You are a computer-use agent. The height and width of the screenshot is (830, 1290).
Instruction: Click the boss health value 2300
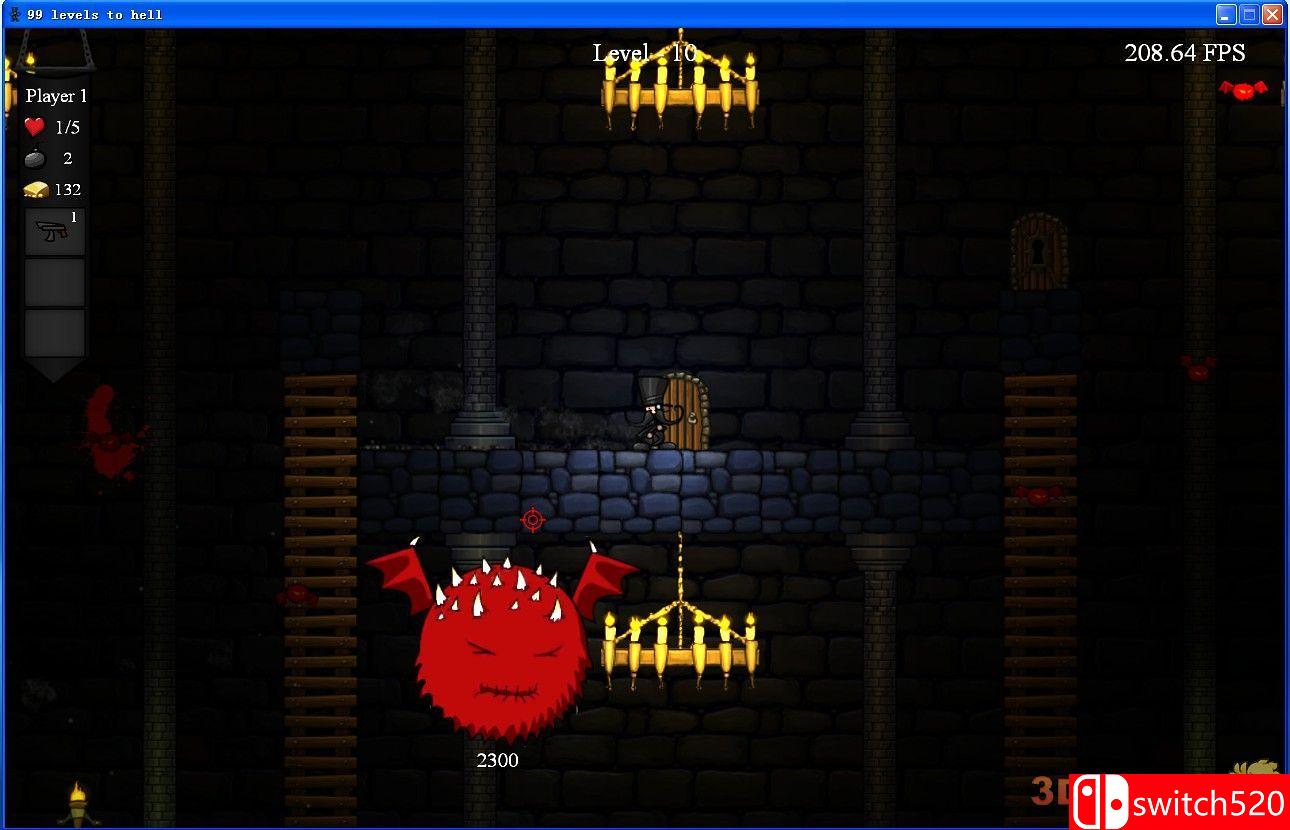pos(497,760)
